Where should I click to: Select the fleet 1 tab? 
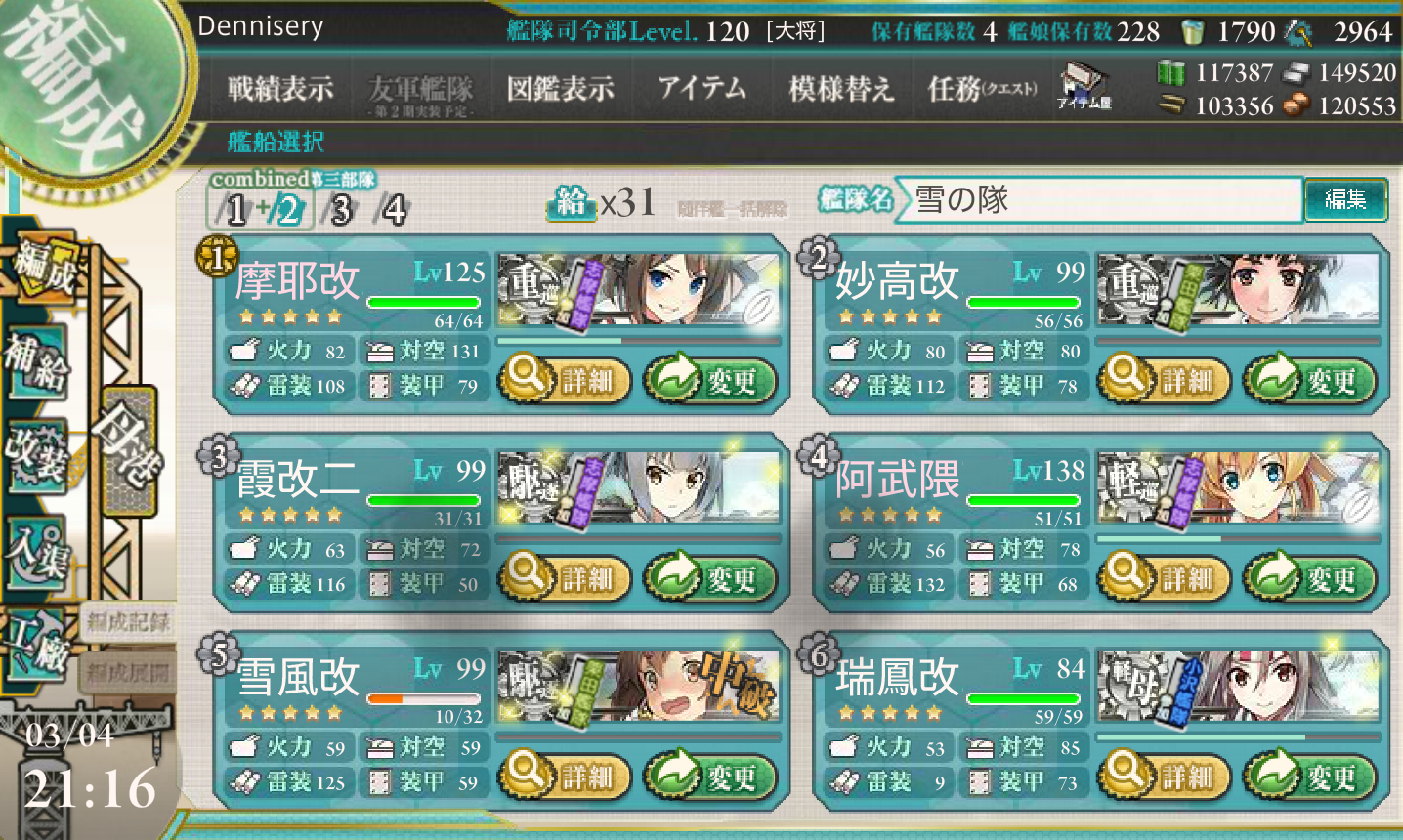click(234, 209)
